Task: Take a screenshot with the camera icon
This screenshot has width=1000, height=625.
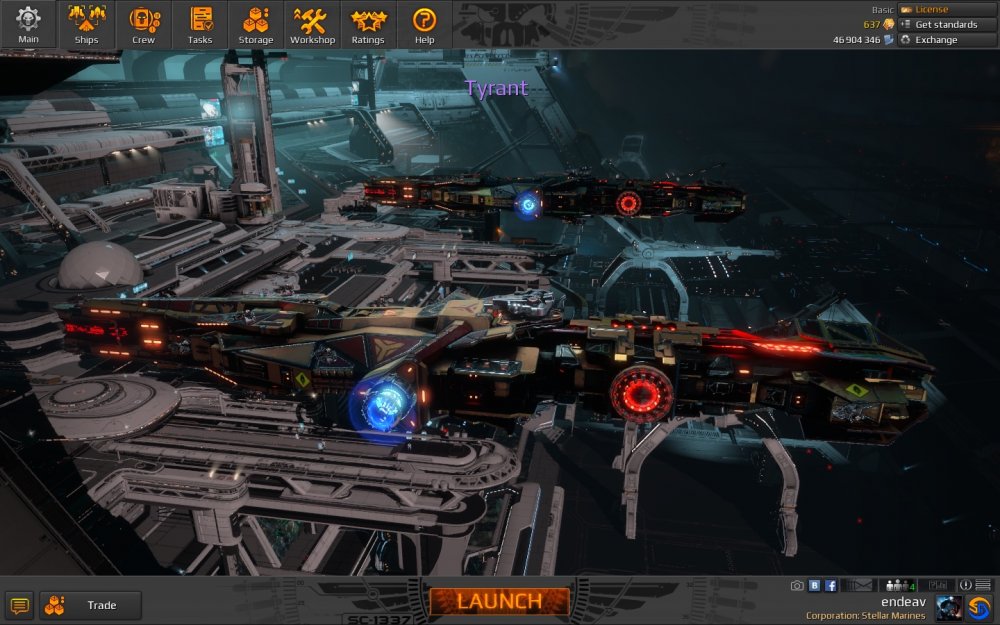Action: click(x=797, y=585)
